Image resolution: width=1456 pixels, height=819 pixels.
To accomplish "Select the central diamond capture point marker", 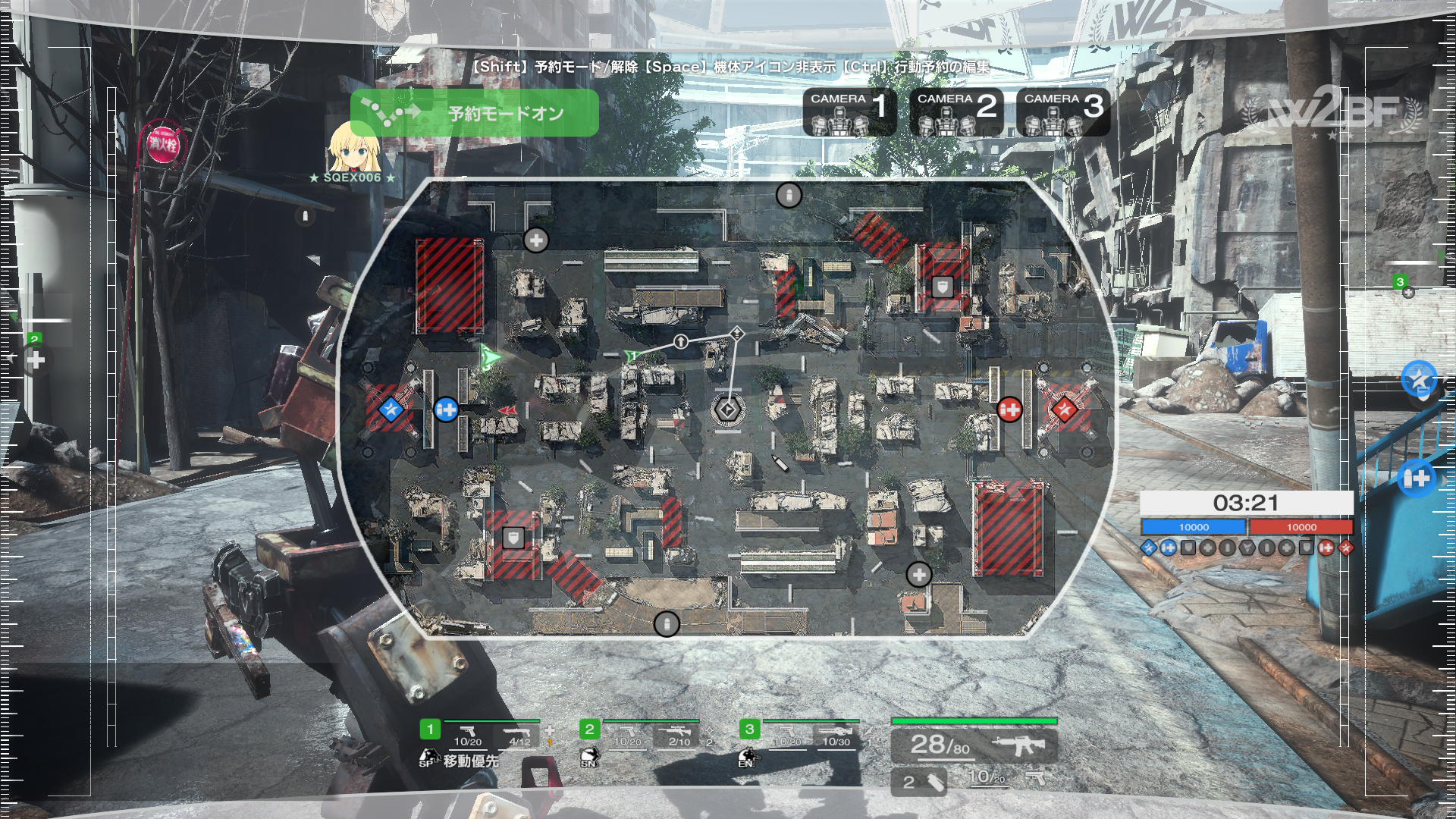I will point(727,409).
